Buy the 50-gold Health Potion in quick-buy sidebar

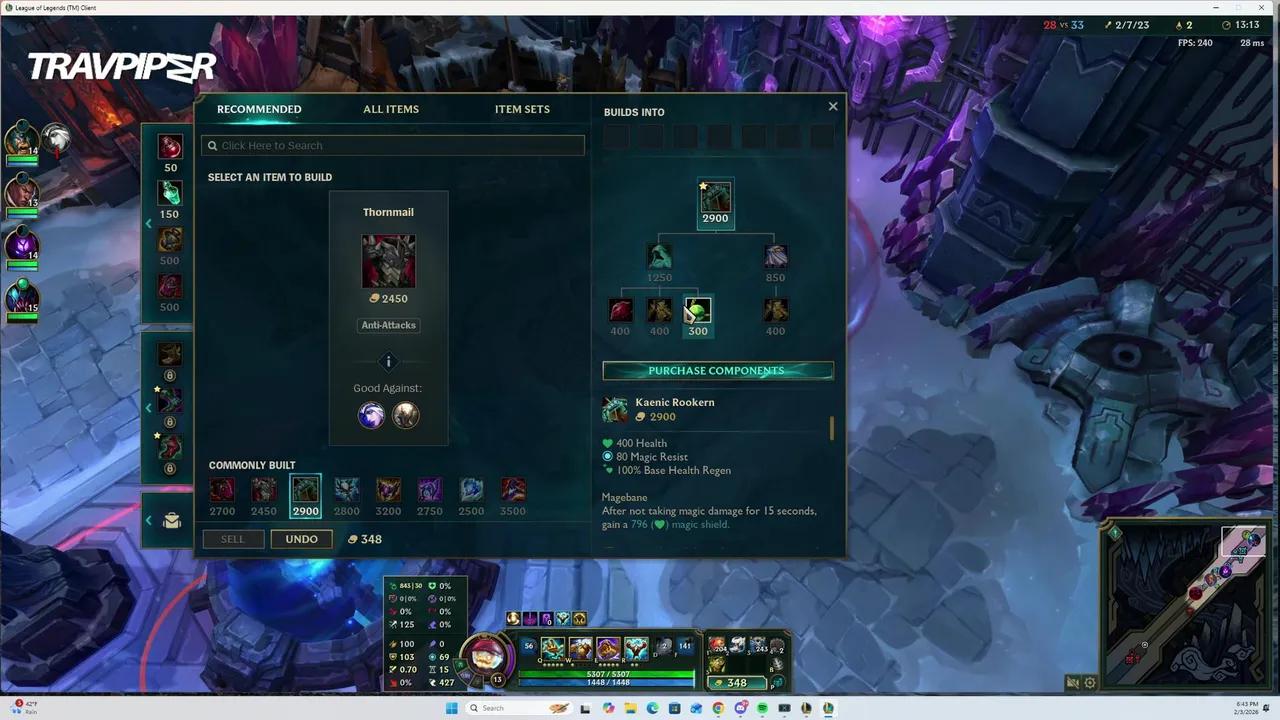(170, 146)
